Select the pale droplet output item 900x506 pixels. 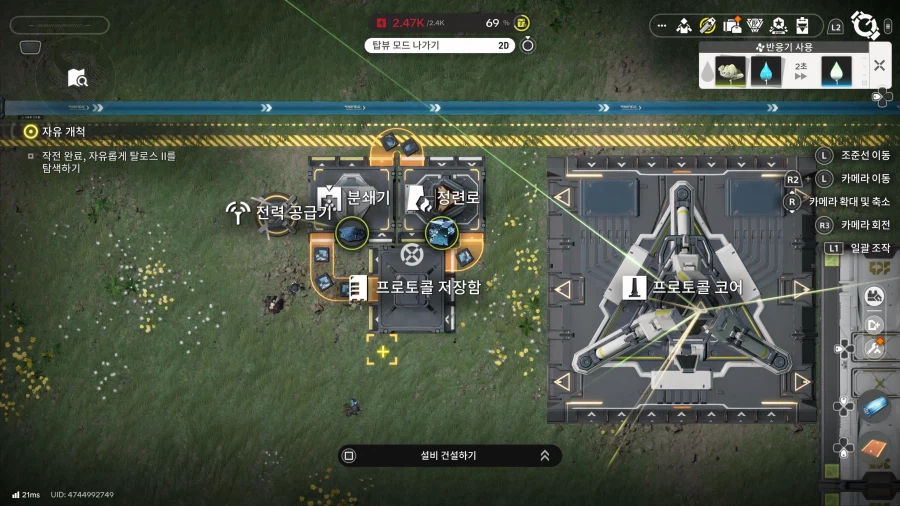coord(835,72)
